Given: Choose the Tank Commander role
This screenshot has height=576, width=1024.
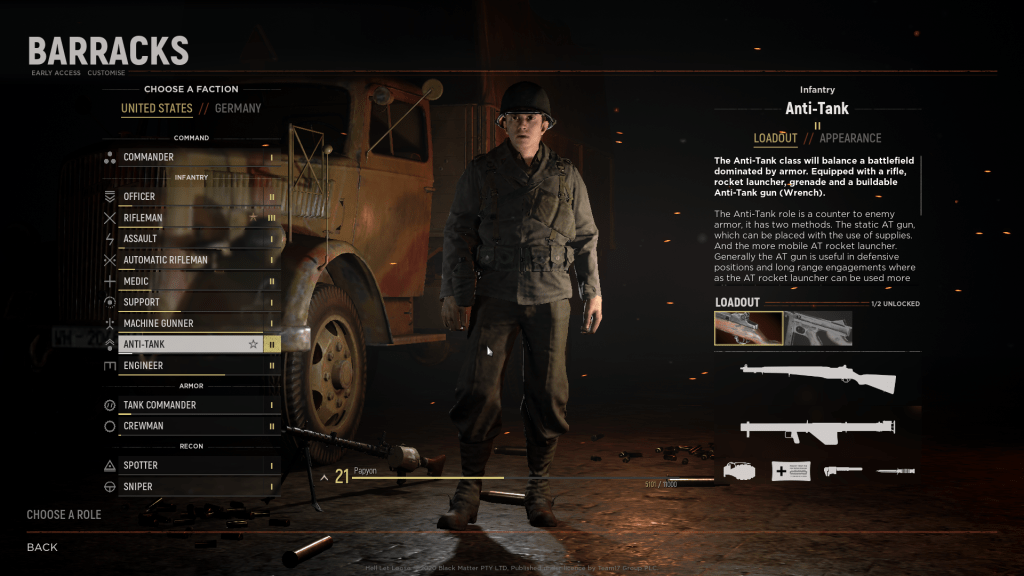Looking at the screenshot, I should (190, 405).
